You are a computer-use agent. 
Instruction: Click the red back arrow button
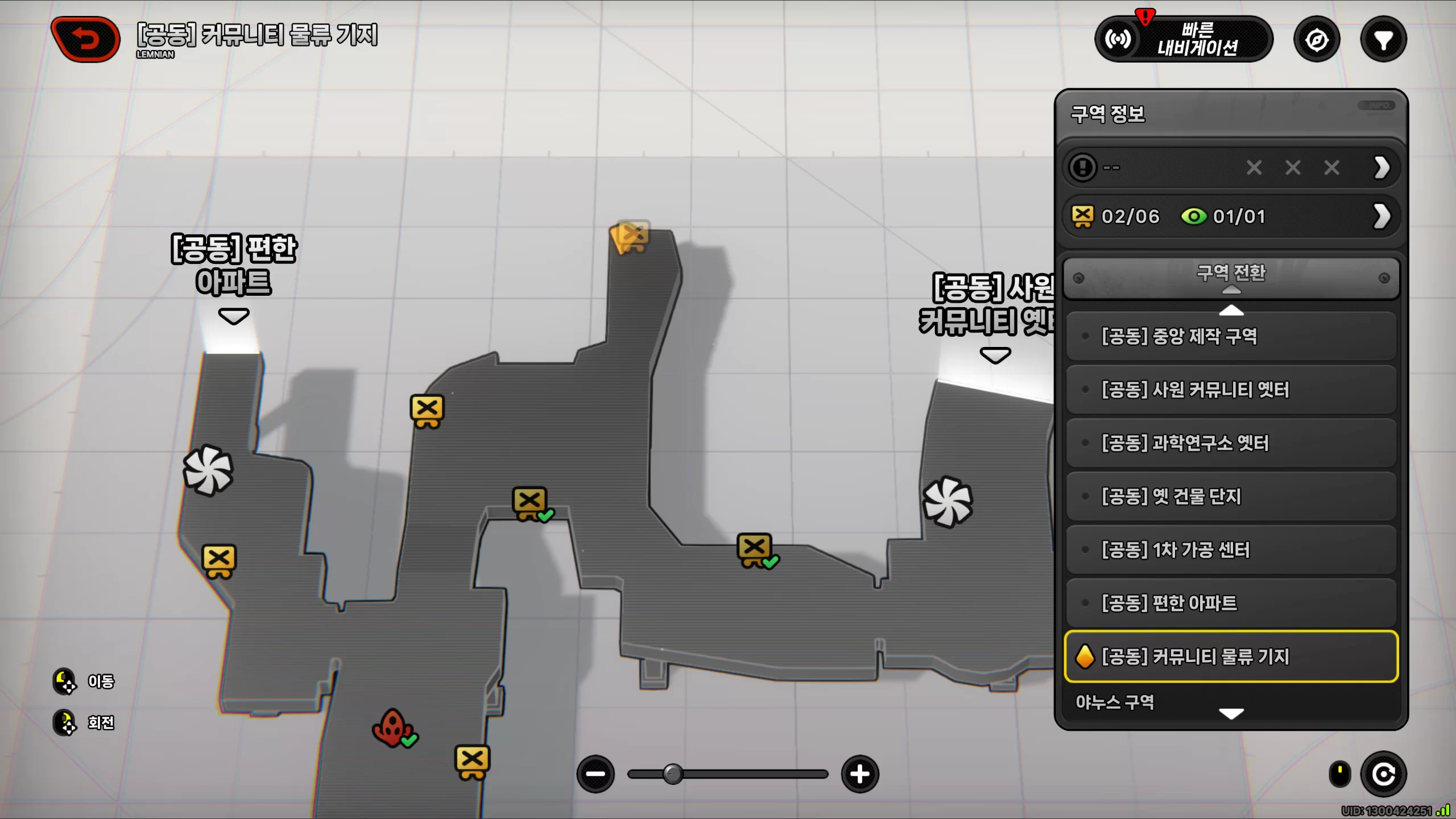pyautogui.click(x=85, y=39)
